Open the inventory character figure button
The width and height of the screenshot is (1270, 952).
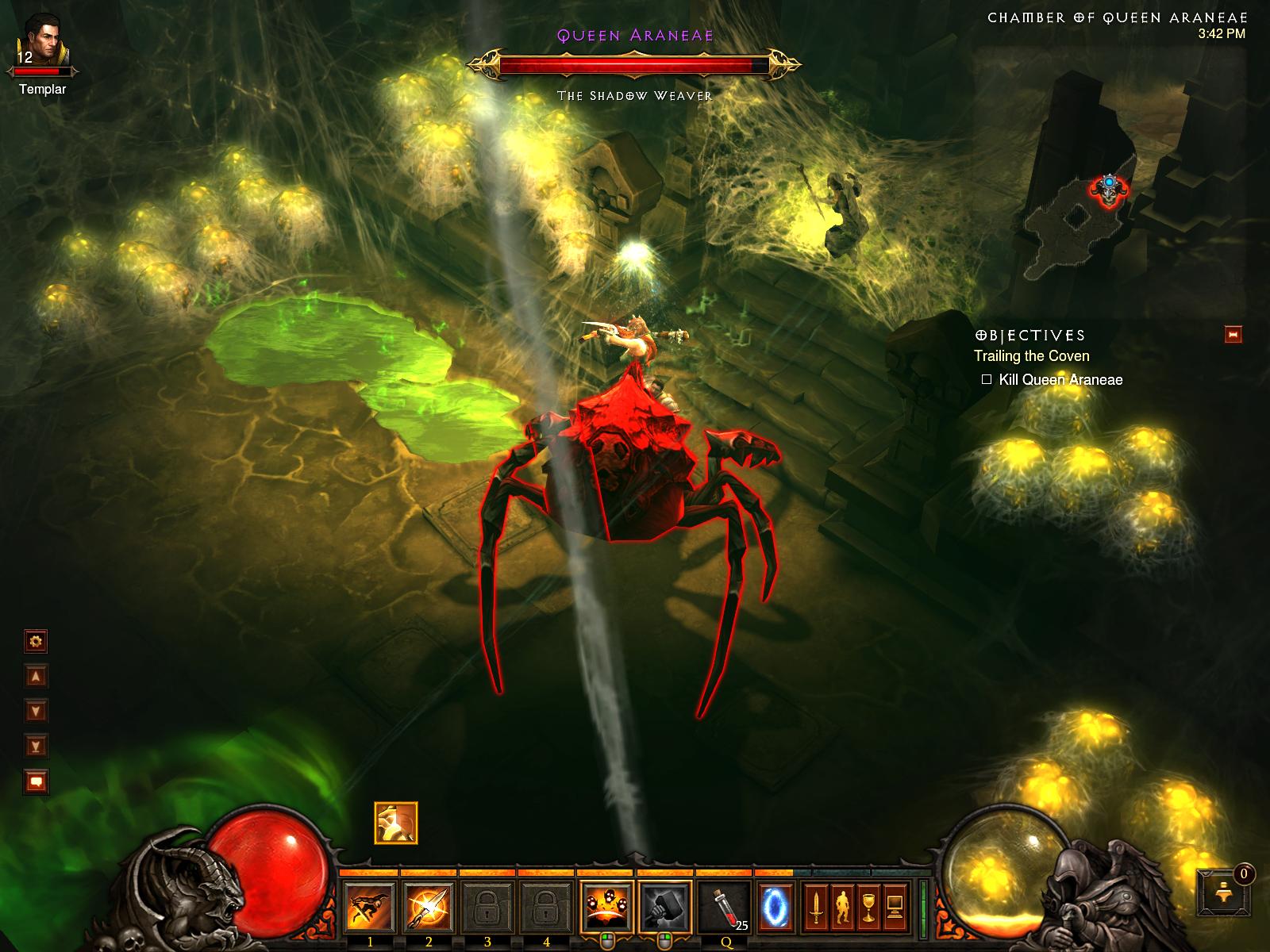tap(841, 906)
